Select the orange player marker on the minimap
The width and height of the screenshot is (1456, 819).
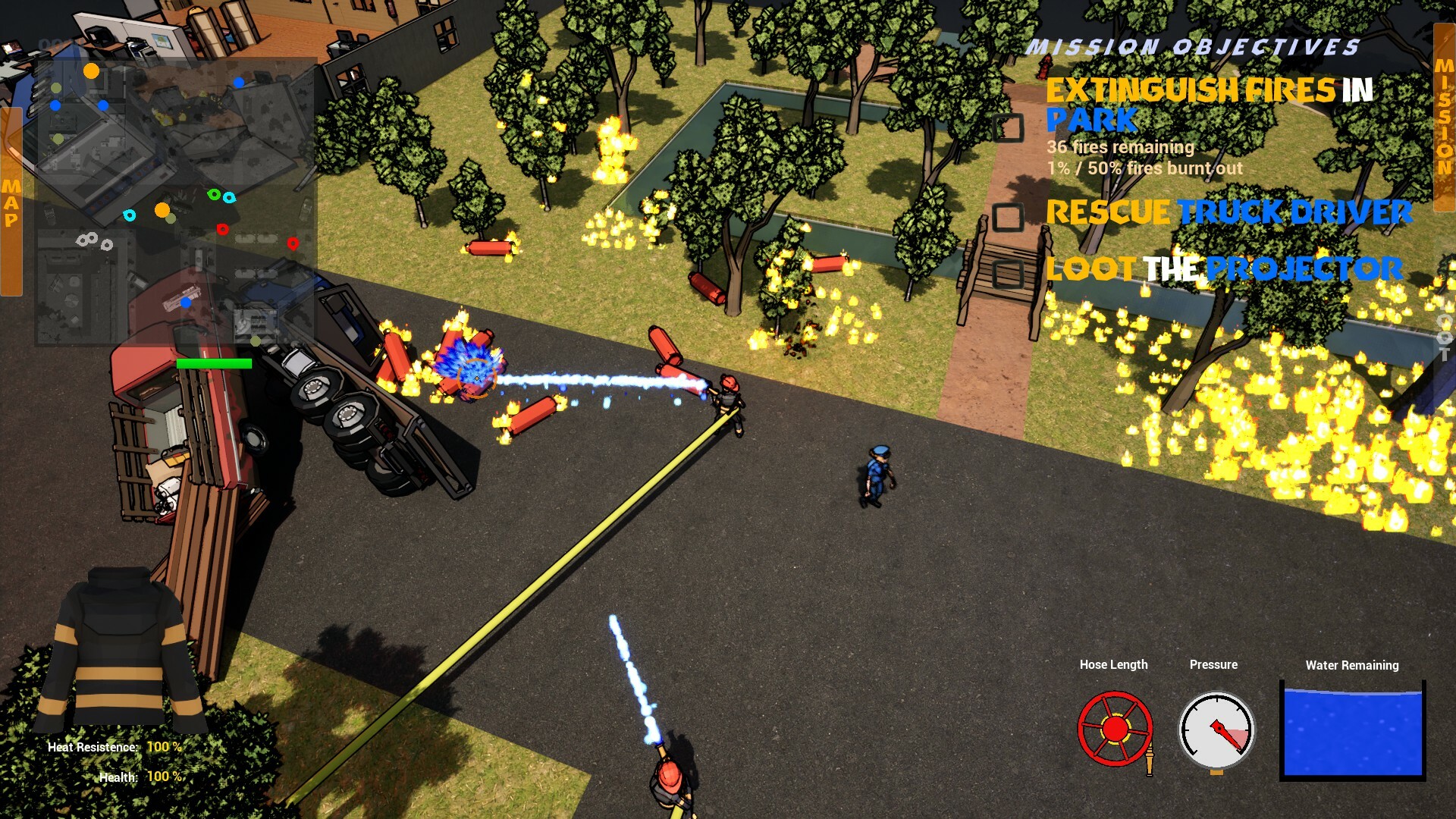coord(163,209)
